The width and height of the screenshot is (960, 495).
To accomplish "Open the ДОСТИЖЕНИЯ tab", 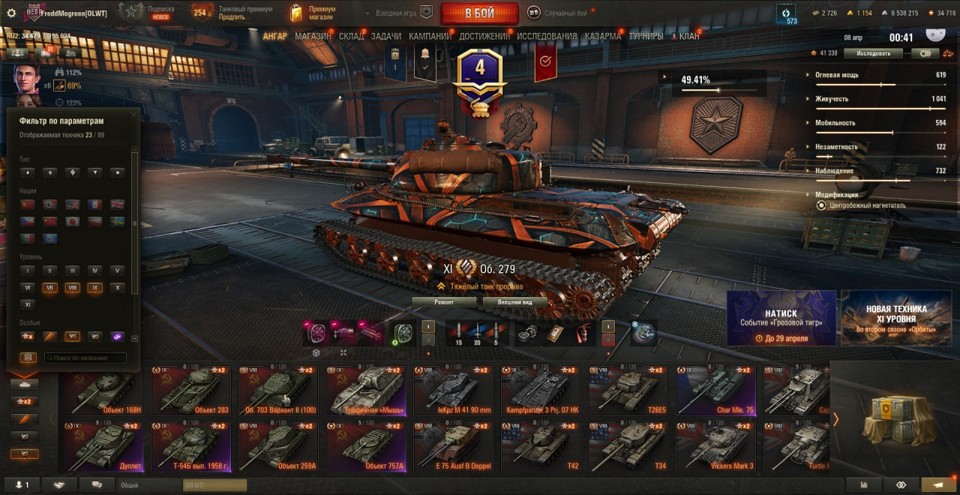I will coord(485,36).
